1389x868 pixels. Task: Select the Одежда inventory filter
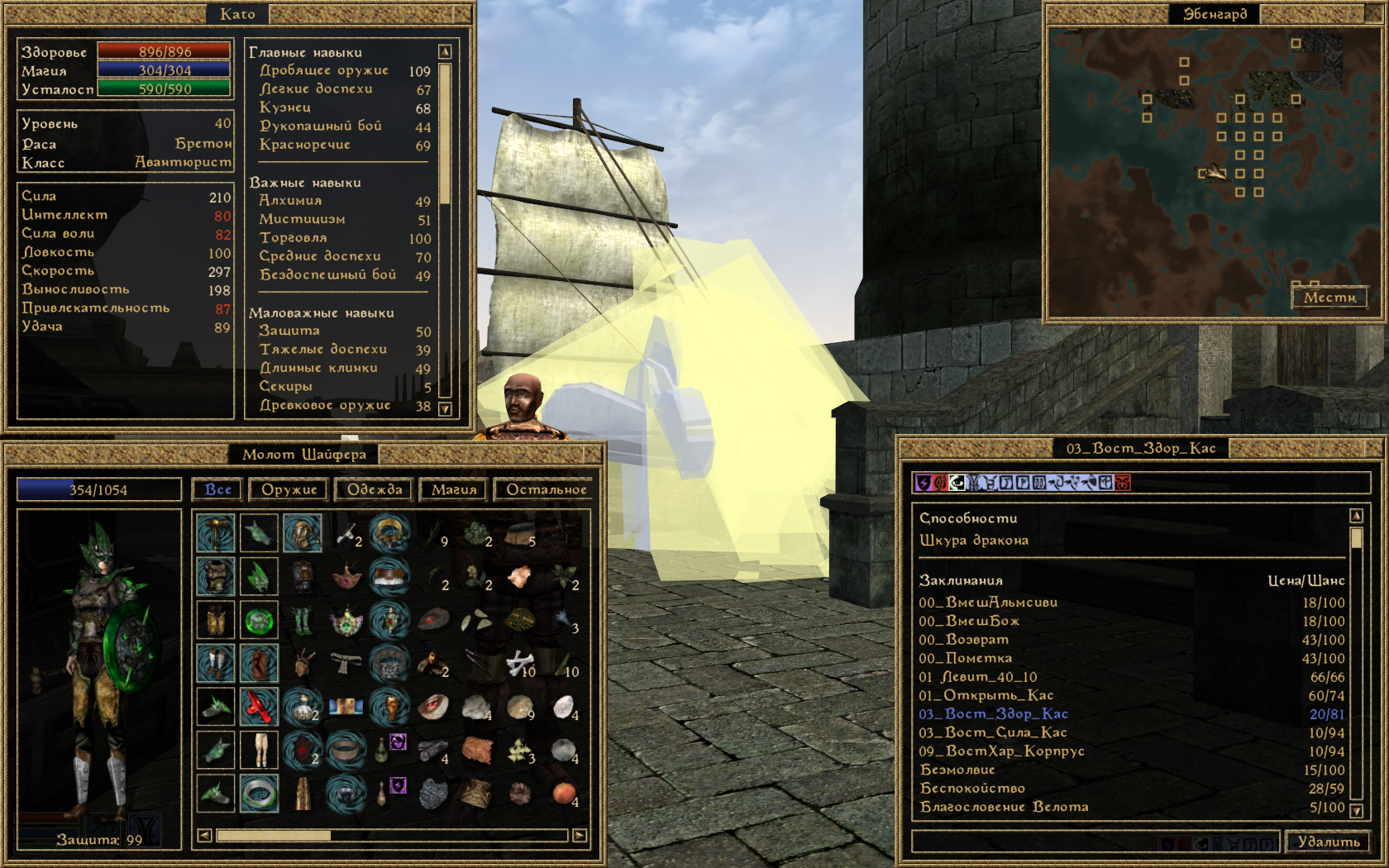[375, 489]
